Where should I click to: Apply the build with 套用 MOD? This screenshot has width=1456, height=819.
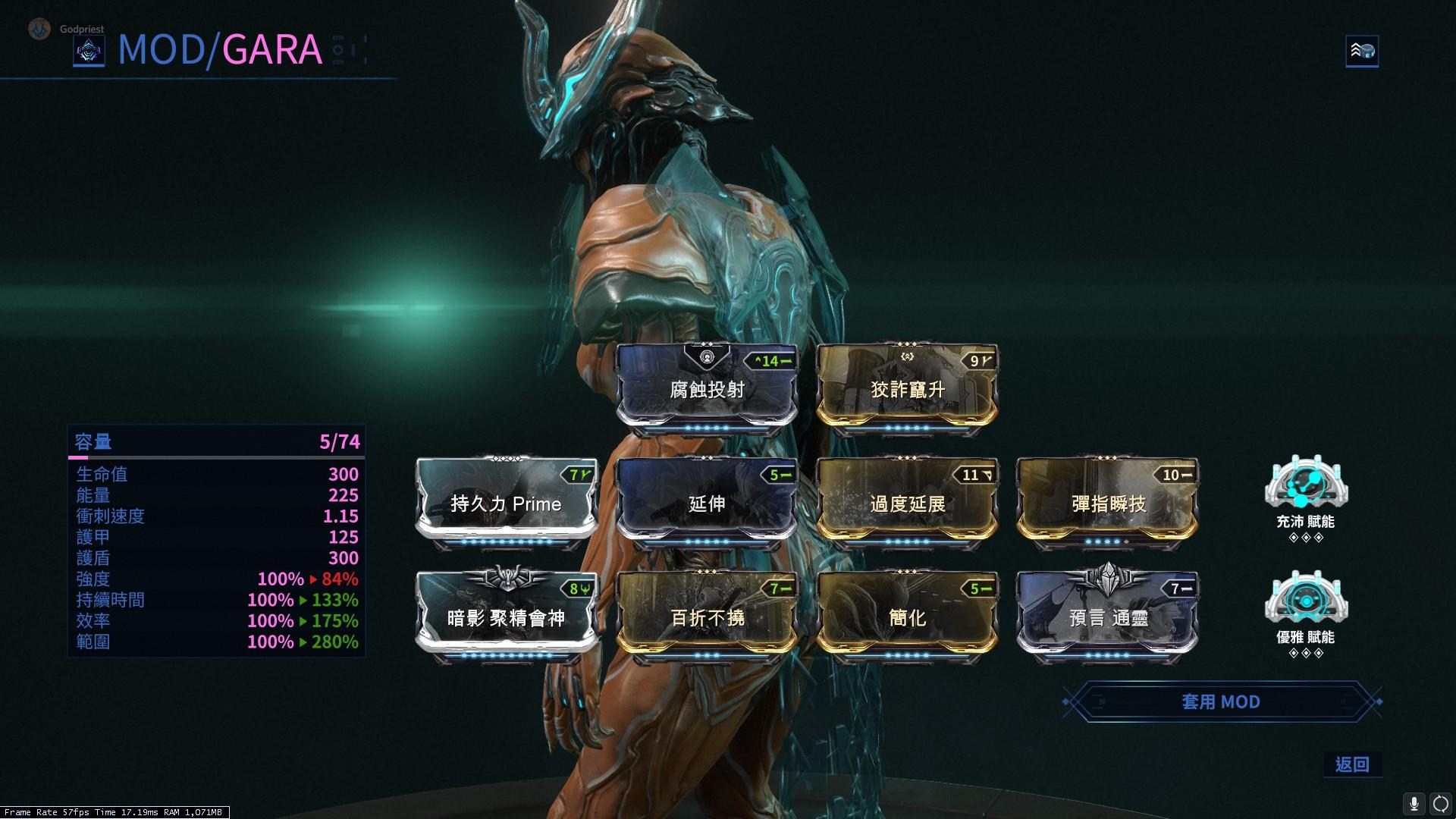click(x=1220, y=701)
